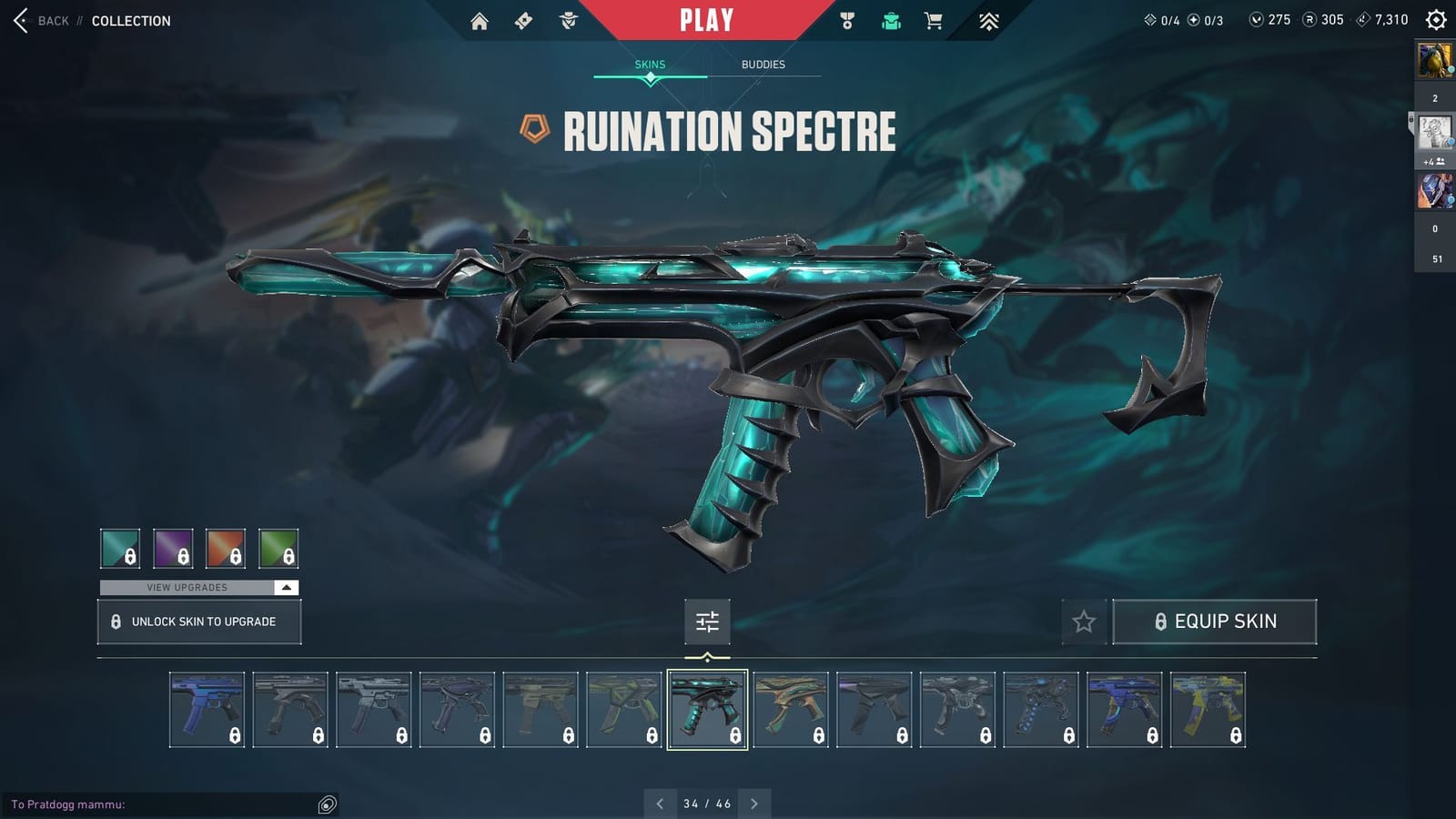Click the next page arrow beside 34/46
Viewport: 1456px width, 819px height.
click(754, 804)
